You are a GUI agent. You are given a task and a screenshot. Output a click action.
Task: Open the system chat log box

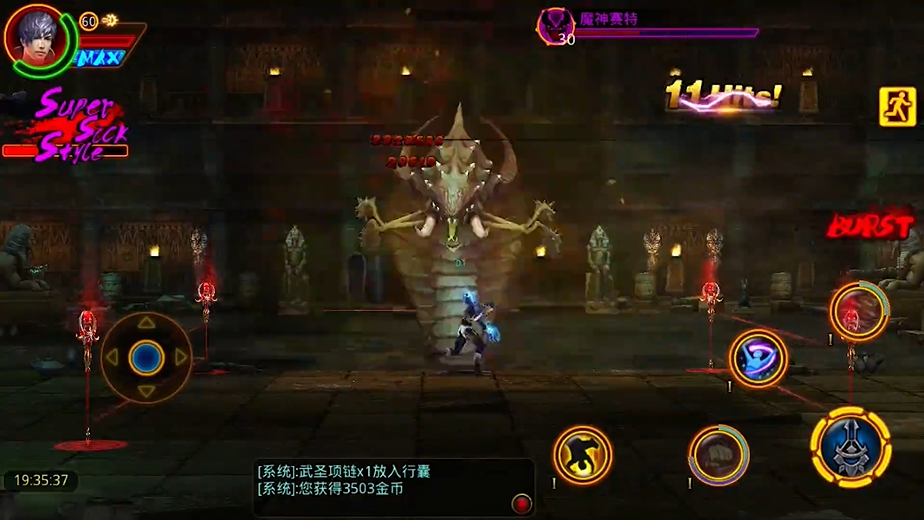380,481
